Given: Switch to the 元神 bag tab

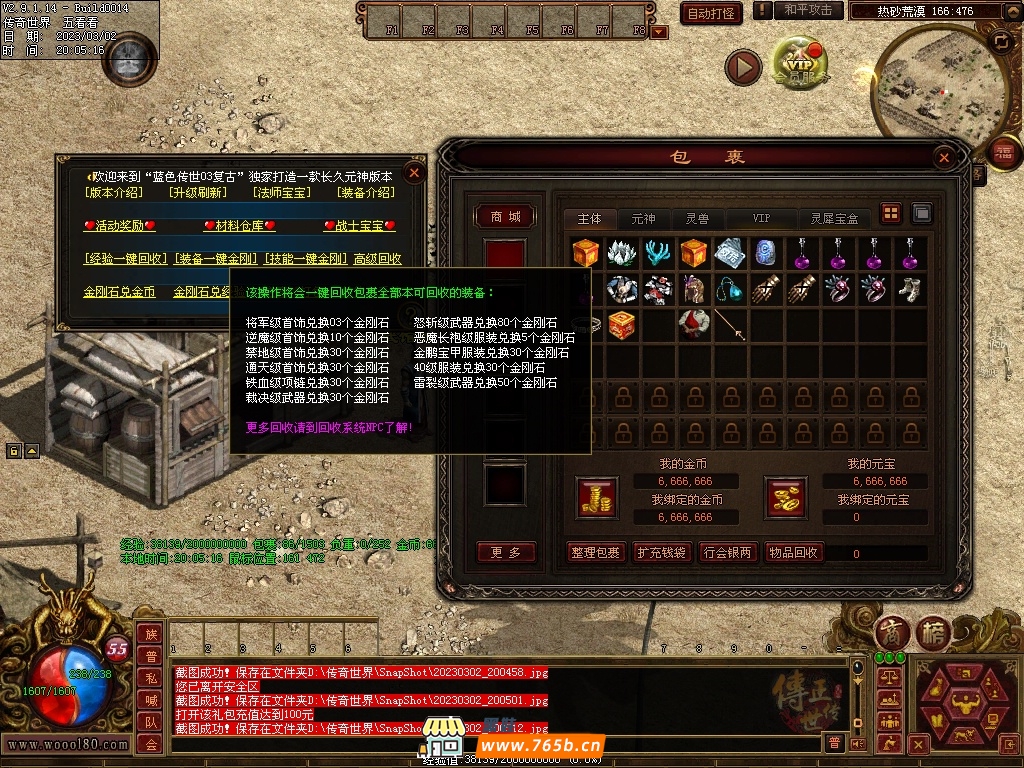Looking at the screenshot, I should point(643,218).
